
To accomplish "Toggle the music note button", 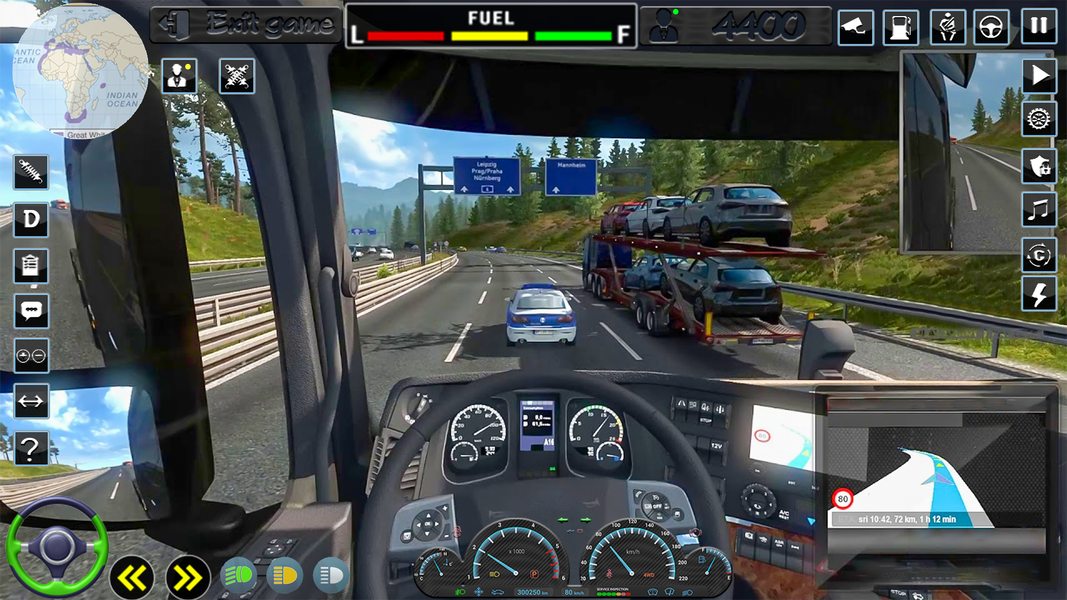I will [x=1039, y=210].
